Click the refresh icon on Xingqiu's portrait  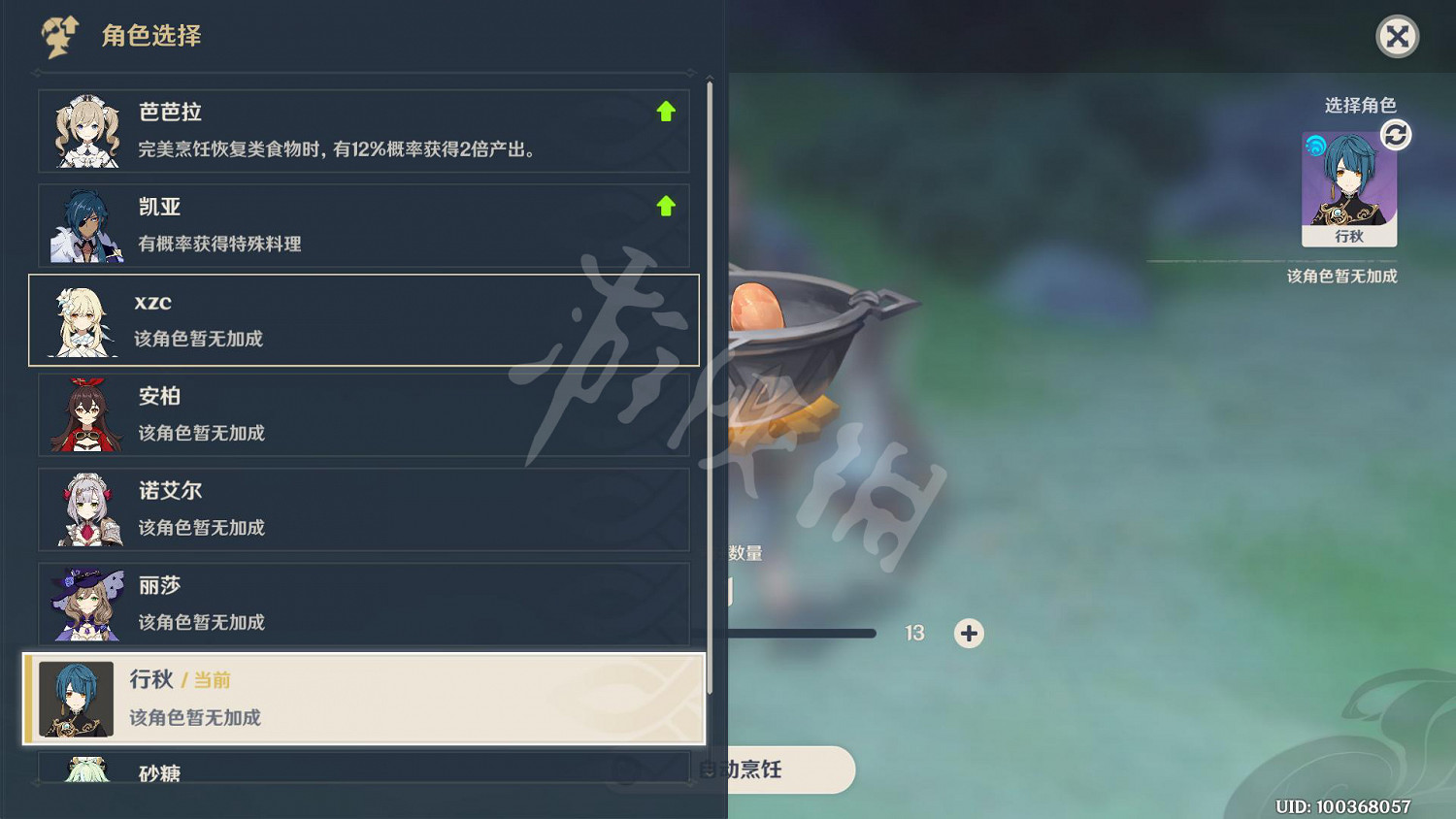pyautogui.click(x=1394, y=135)
